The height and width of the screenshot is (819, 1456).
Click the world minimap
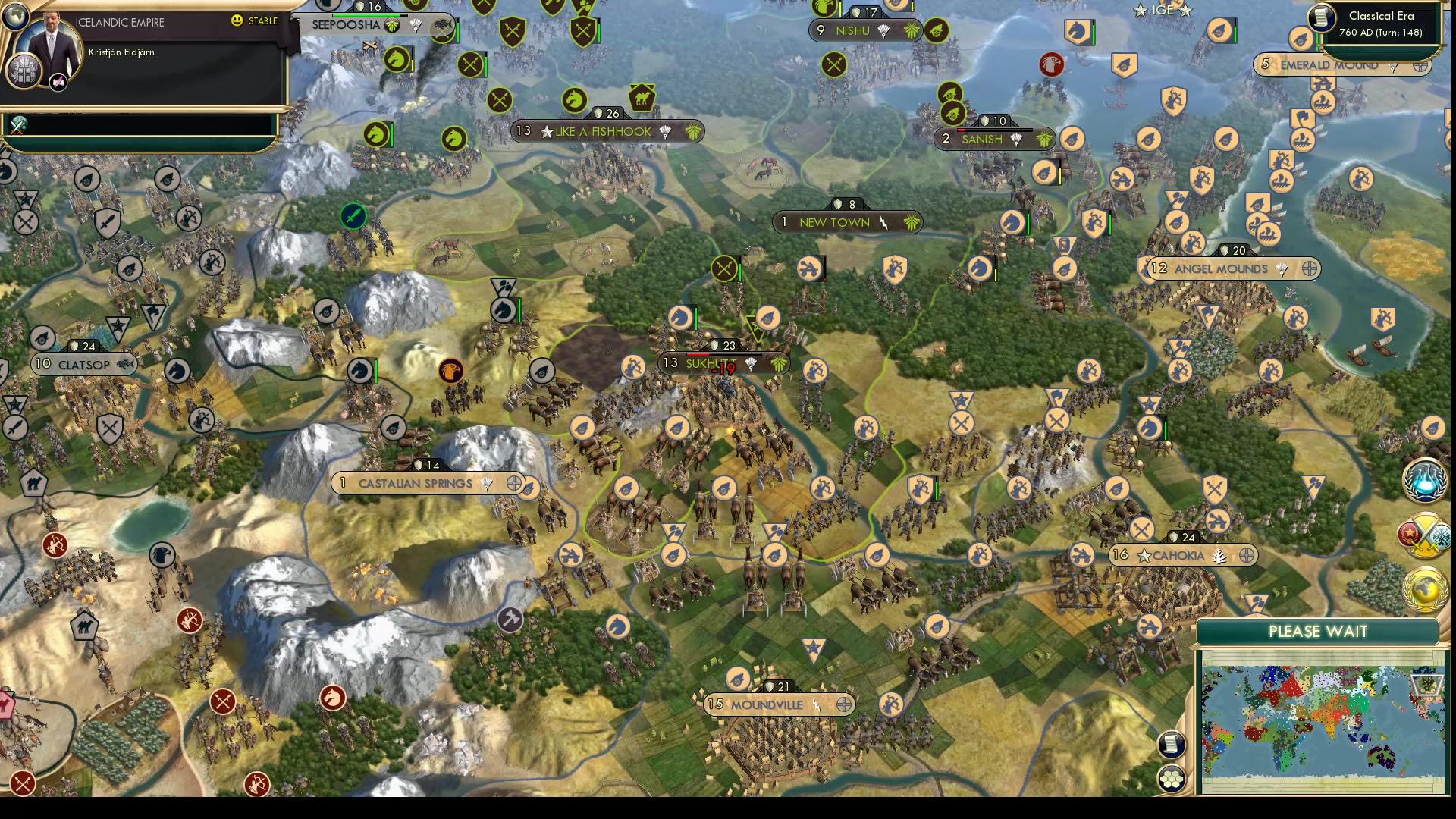pyautogui.click(x=1323, y=724)
